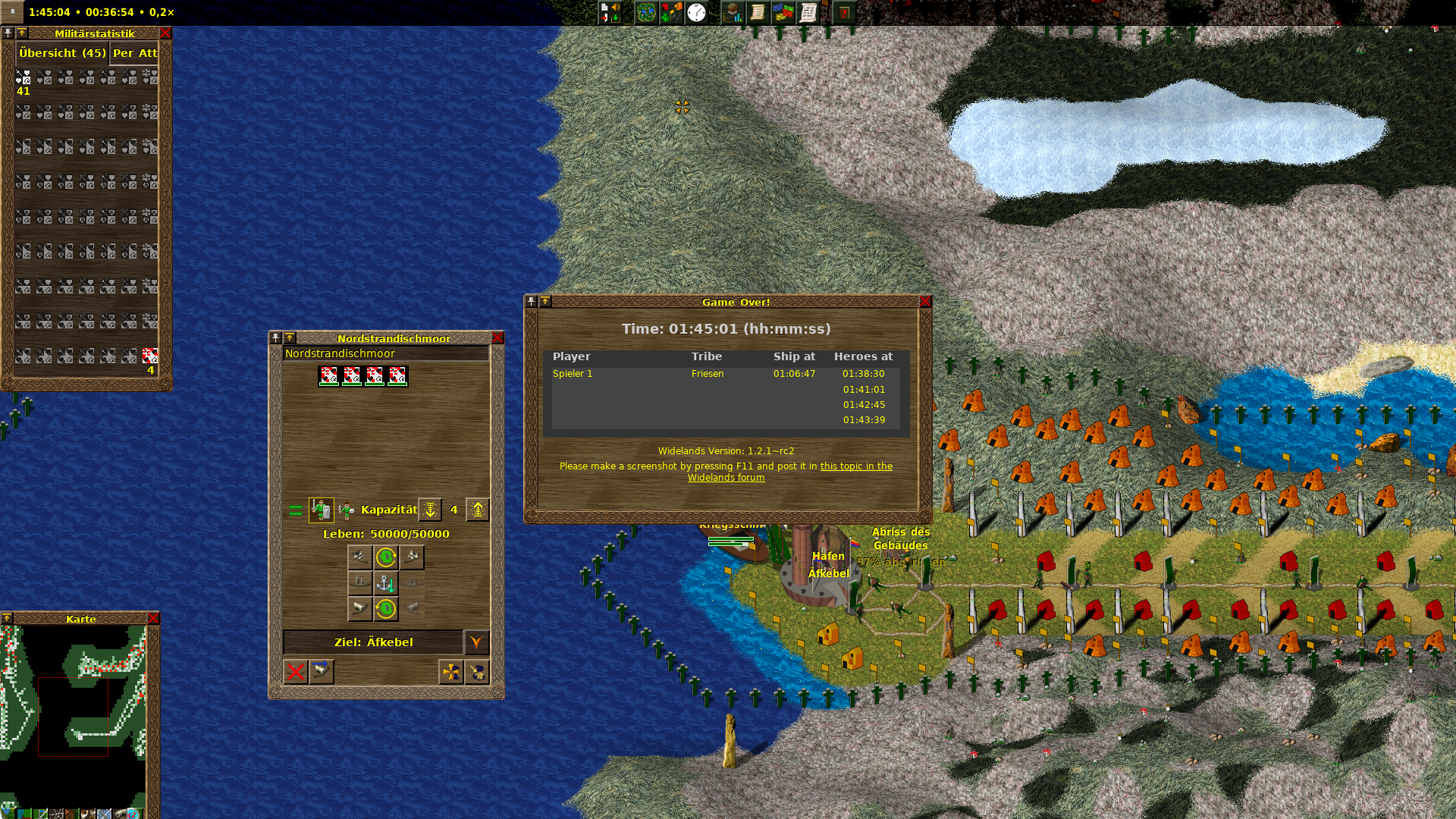Open the game speed clock menu
This screenshot has height=819, width=1456.
696,13
